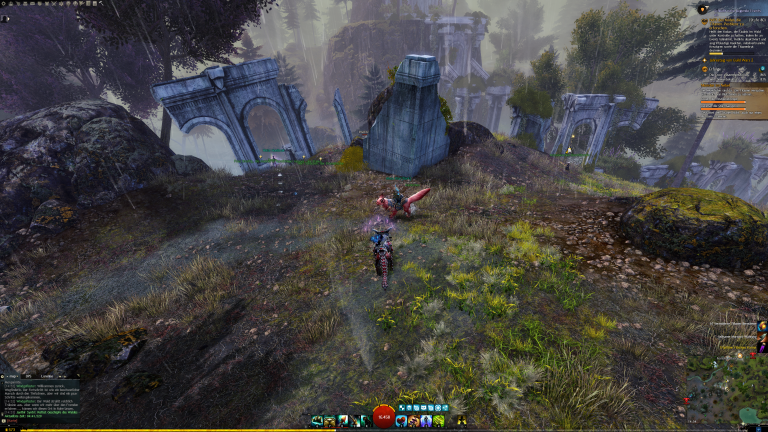This screenshot has height=432, width=768.
Task: Open the content guide heart icon
Action: coord(703,9)
